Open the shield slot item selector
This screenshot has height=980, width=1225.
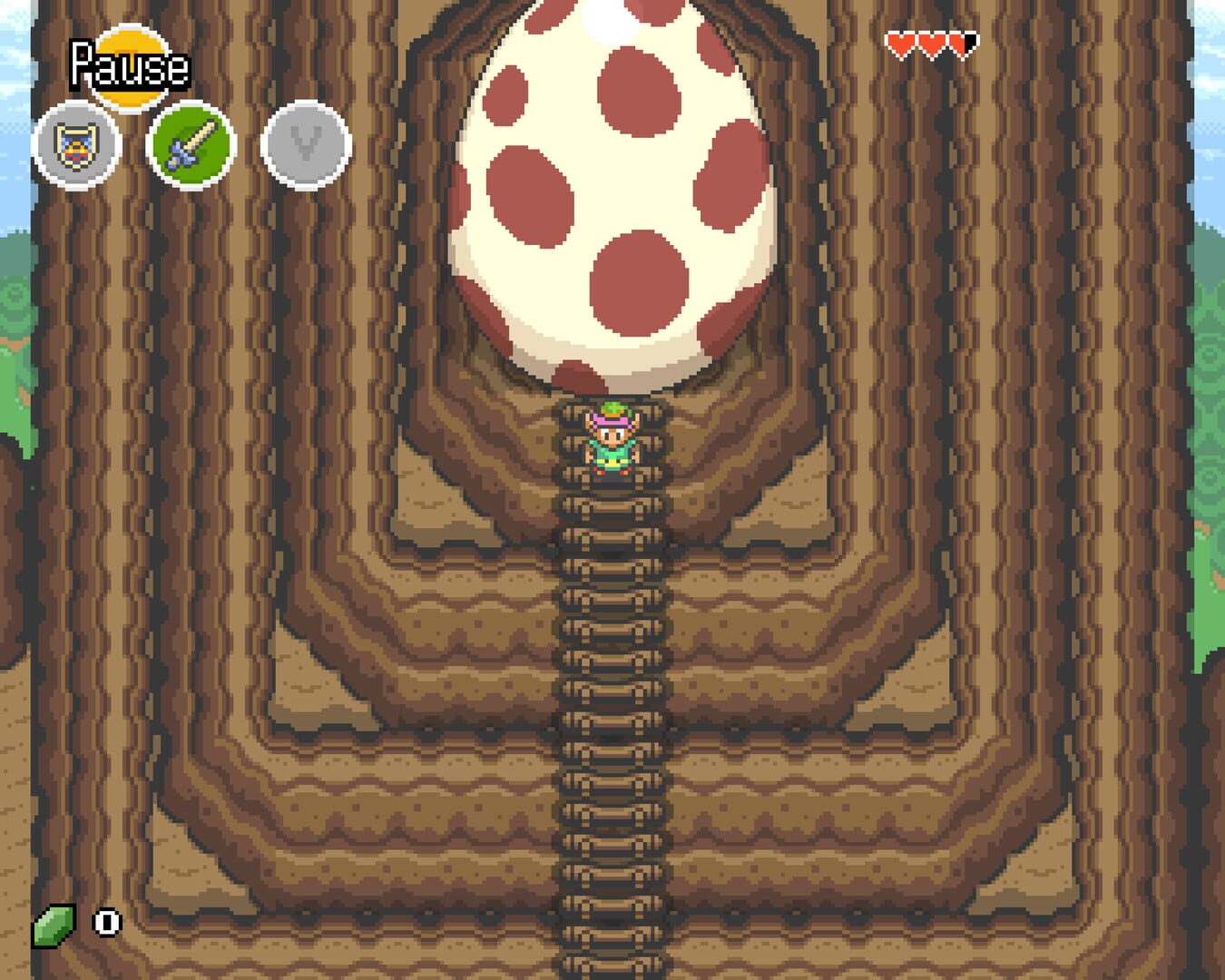coord(76,145)
